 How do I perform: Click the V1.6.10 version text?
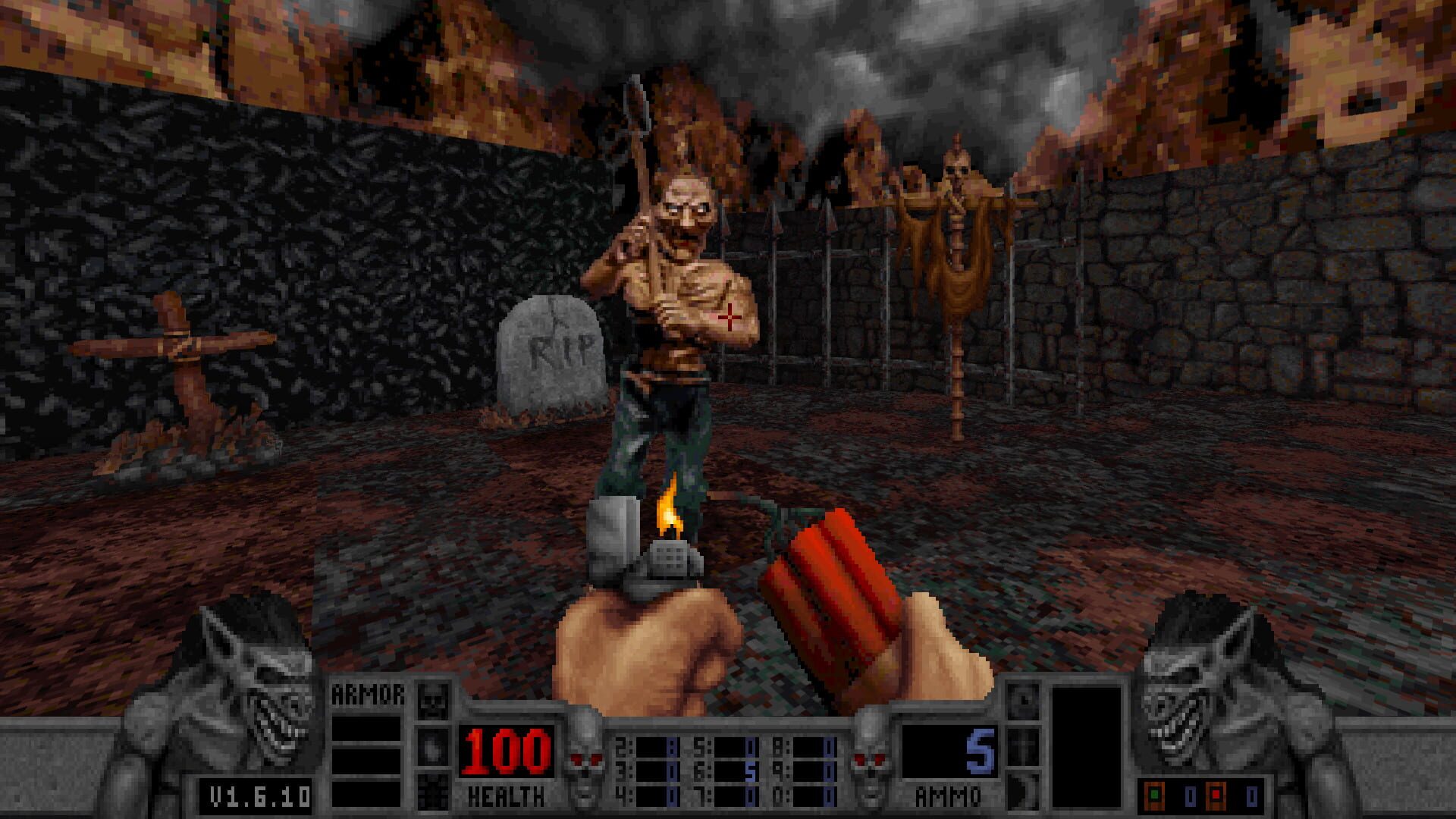point(258,795)
